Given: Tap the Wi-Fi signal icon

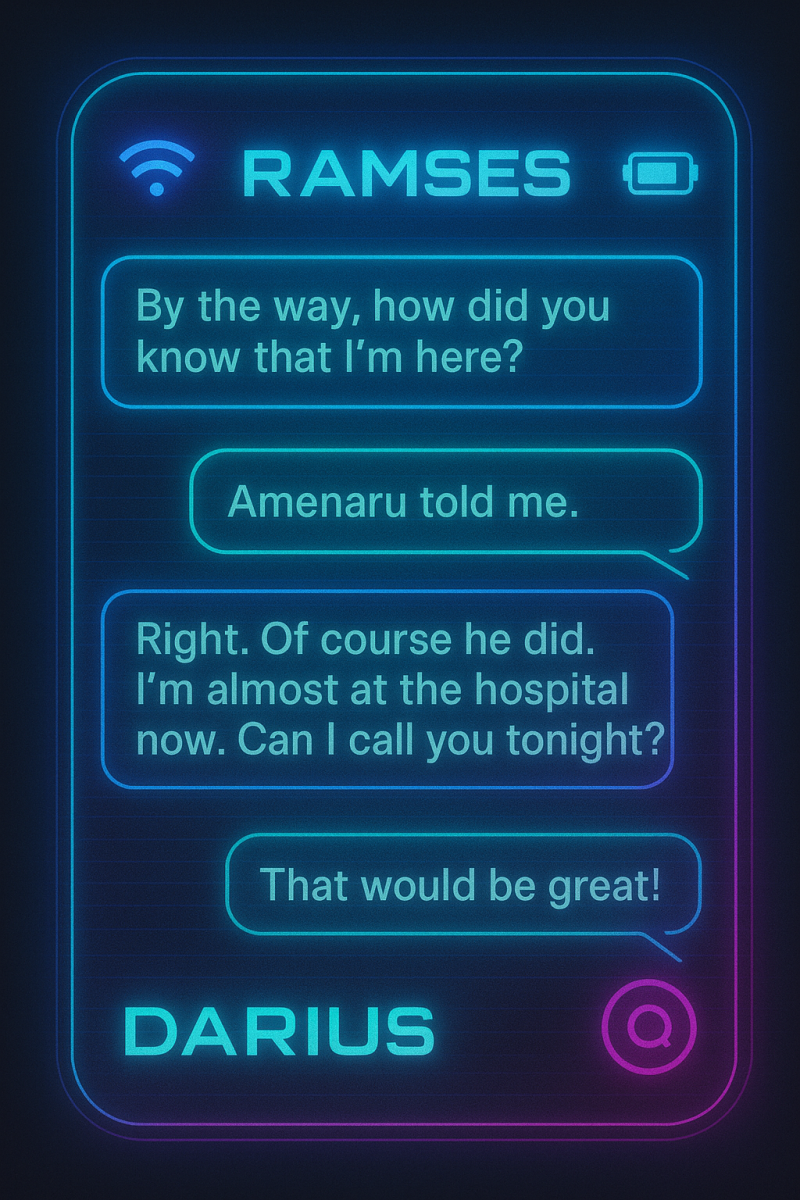Looking at the screenshot, I should coord(156,167).
